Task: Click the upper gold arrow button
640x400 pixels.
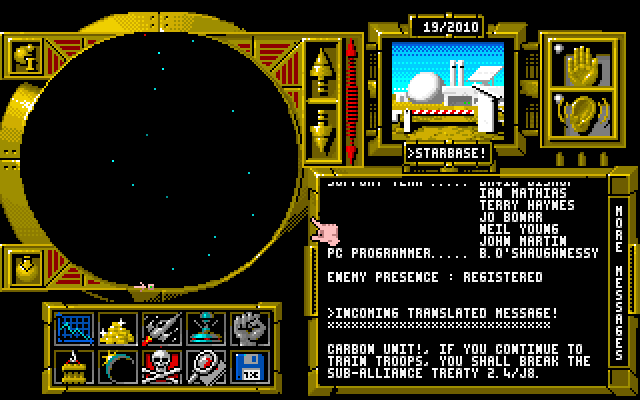Action: pyautogui.click(x=323, y=68)
